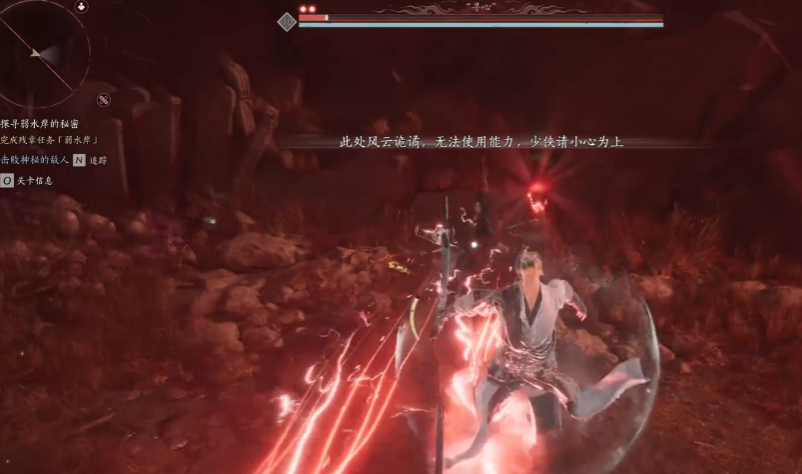Click the small icon above the minimap
802x474 pixels.
pos(80,6)
